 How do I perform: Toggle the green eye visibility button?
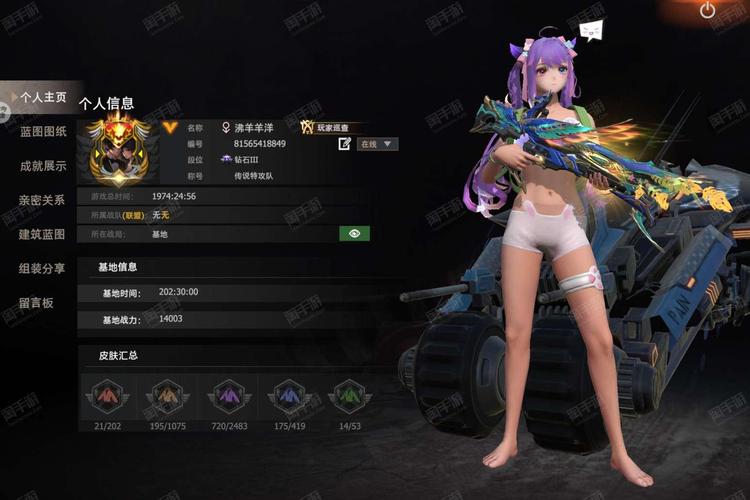354,233
